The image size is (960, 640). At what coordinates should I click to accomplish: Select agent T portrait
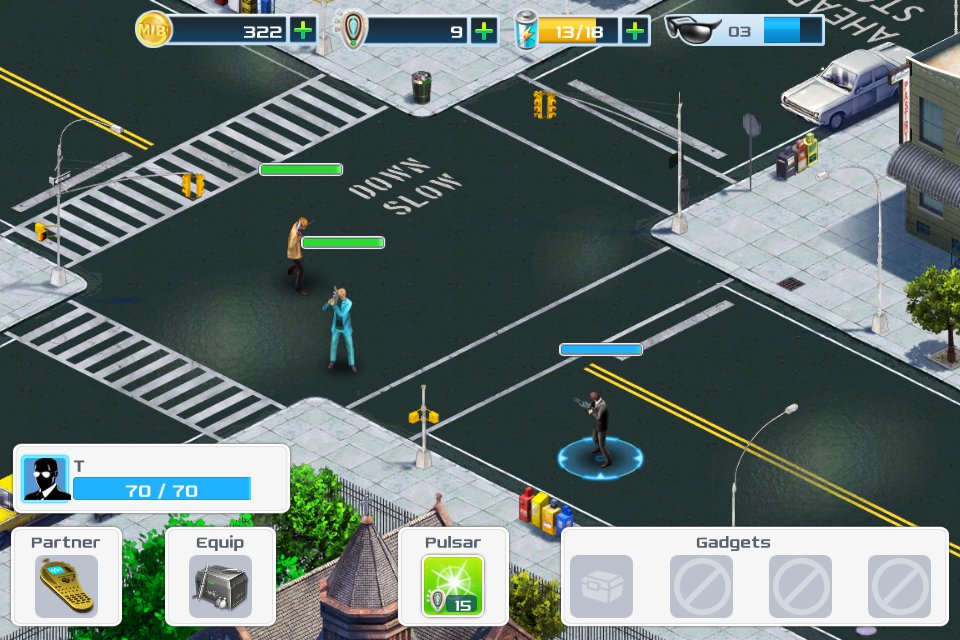coord(46,479)
